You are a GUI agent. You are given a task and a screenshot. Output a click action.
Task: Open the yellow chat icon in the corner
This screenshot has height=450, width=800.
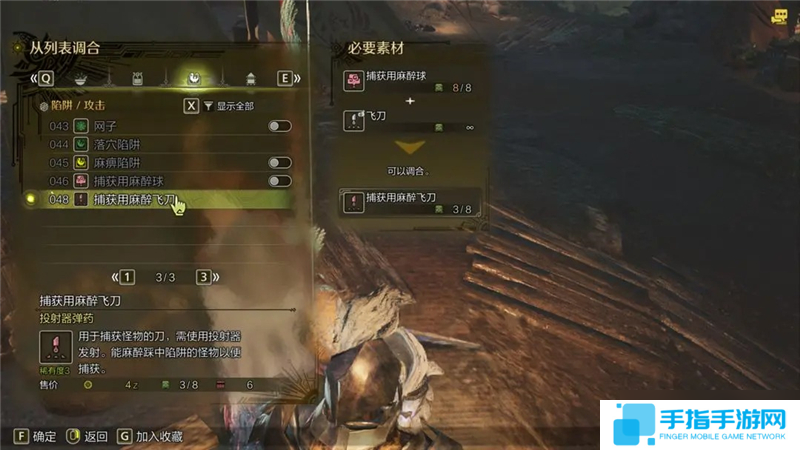[x=779, y=15]
